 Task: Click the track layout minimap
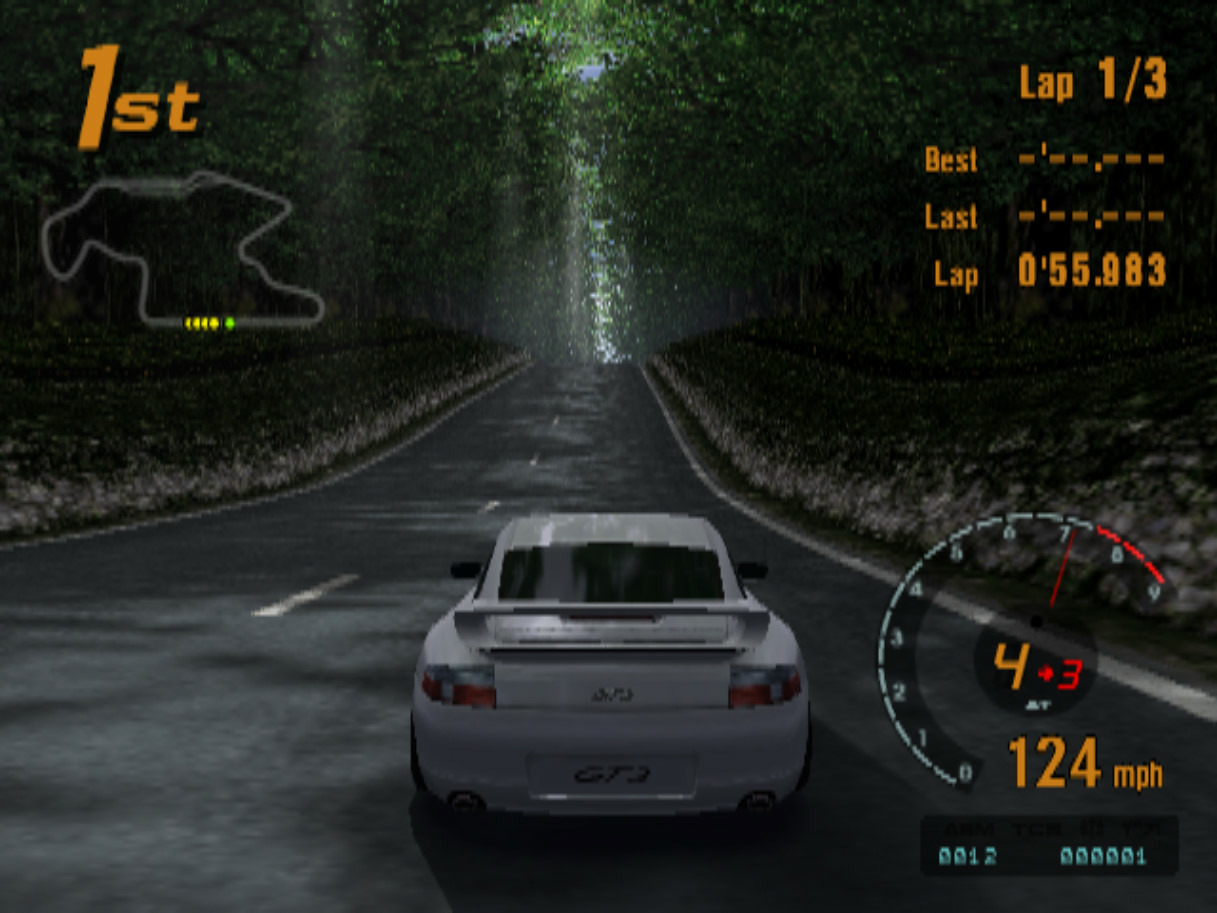180,250
